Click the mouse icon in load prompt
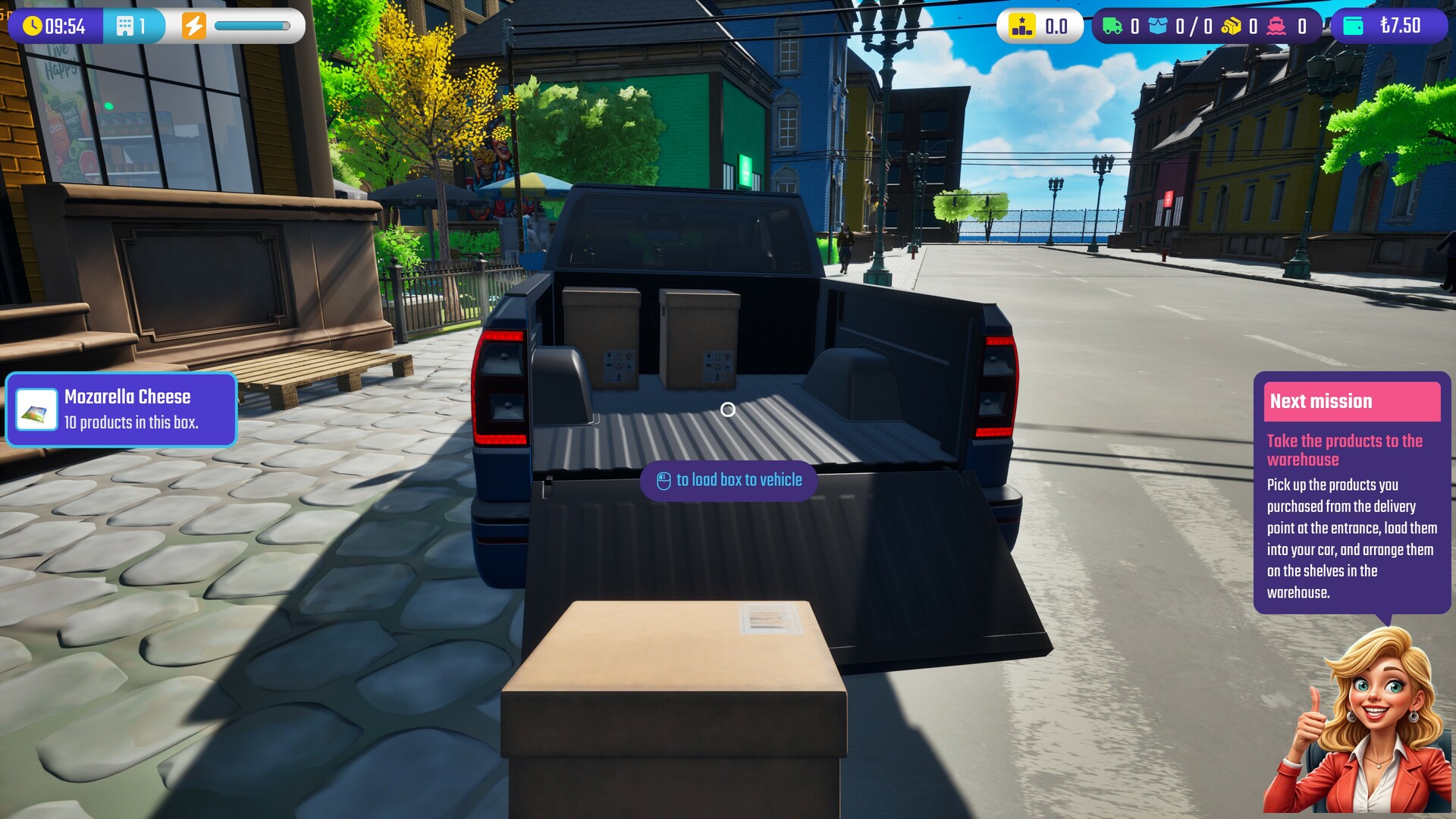The width and height of the screenshot is (1456, 819). coord(663,479)
